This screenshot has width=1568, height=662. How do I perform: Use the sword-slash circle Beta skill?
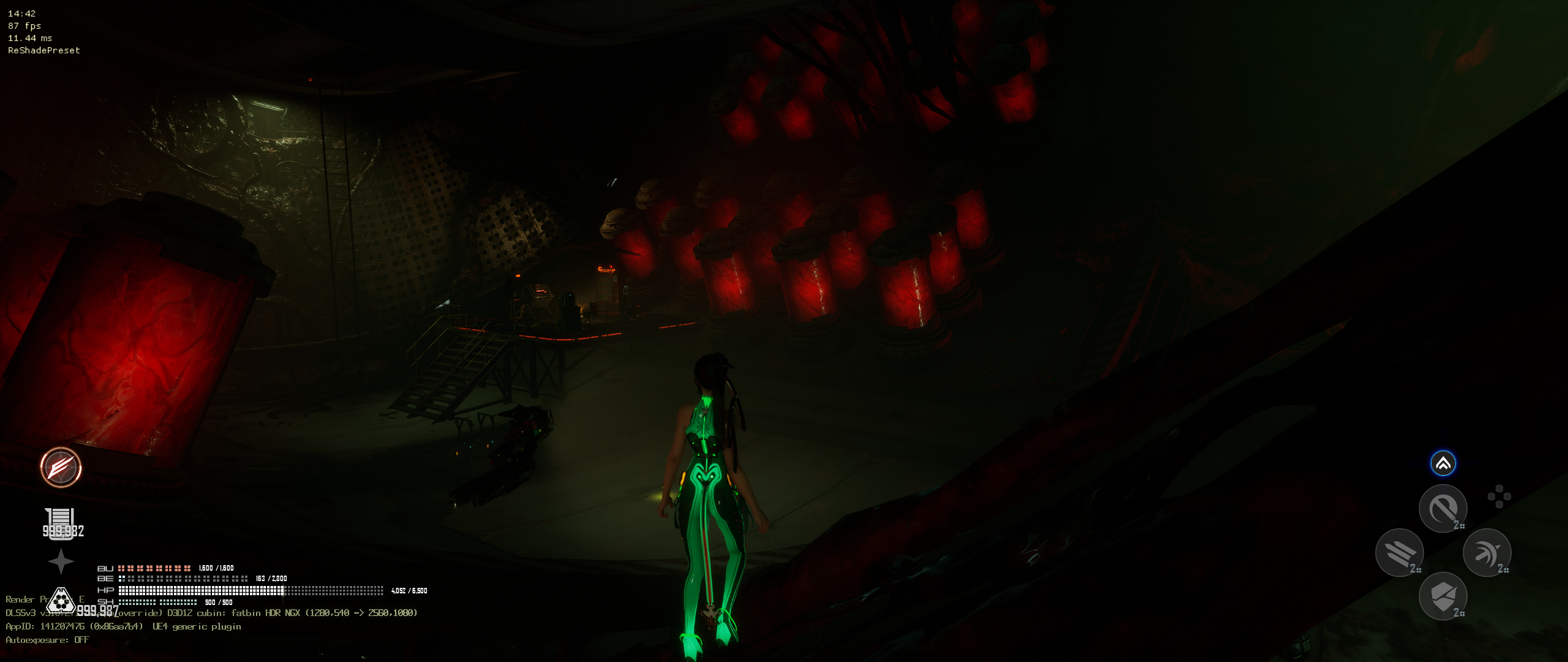[1442, 508]
